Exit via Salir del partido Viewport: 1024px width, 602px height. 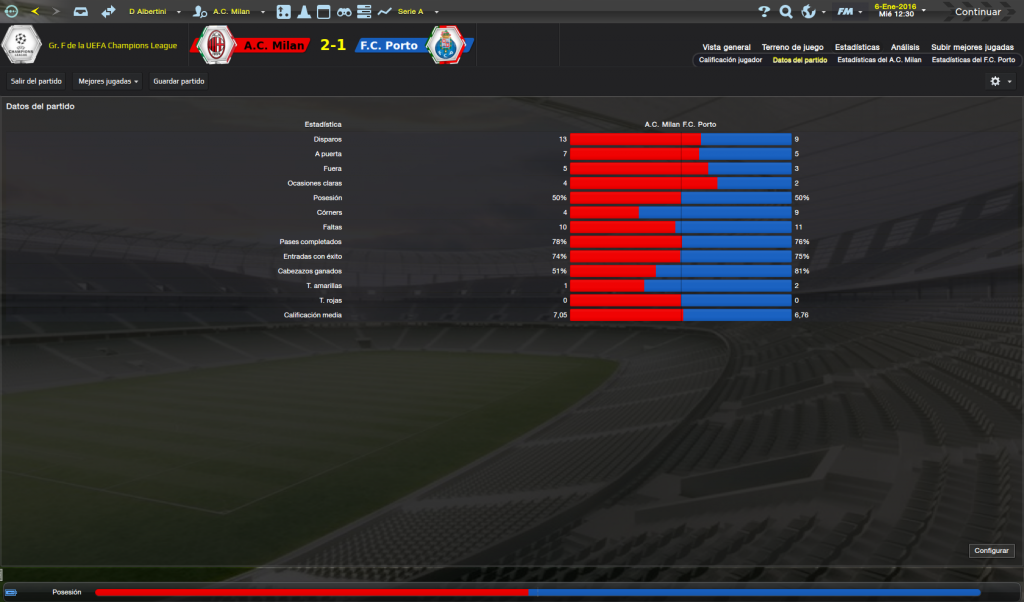coord(36,80)
